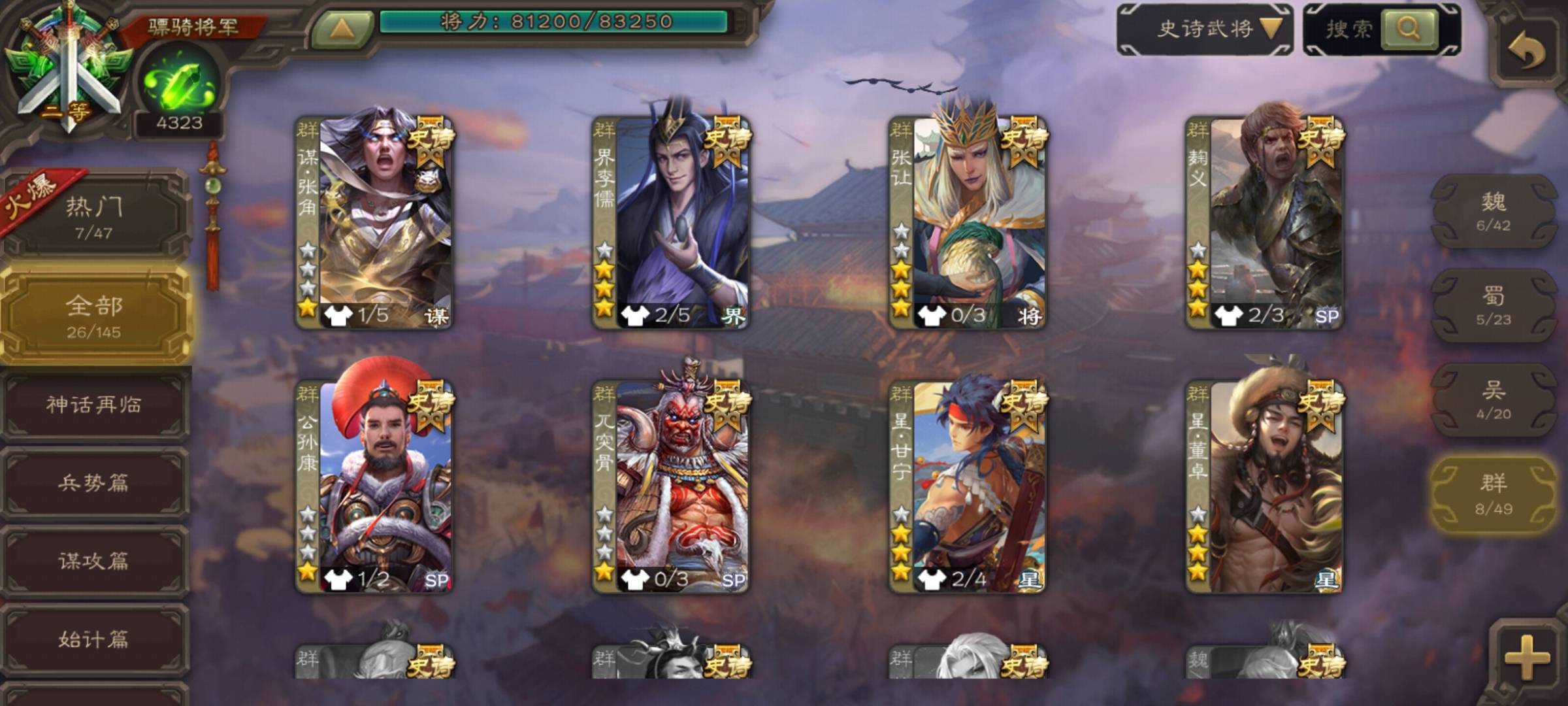
Task: Filter generals by 蜀 faction
Action: pos(1494,305)
